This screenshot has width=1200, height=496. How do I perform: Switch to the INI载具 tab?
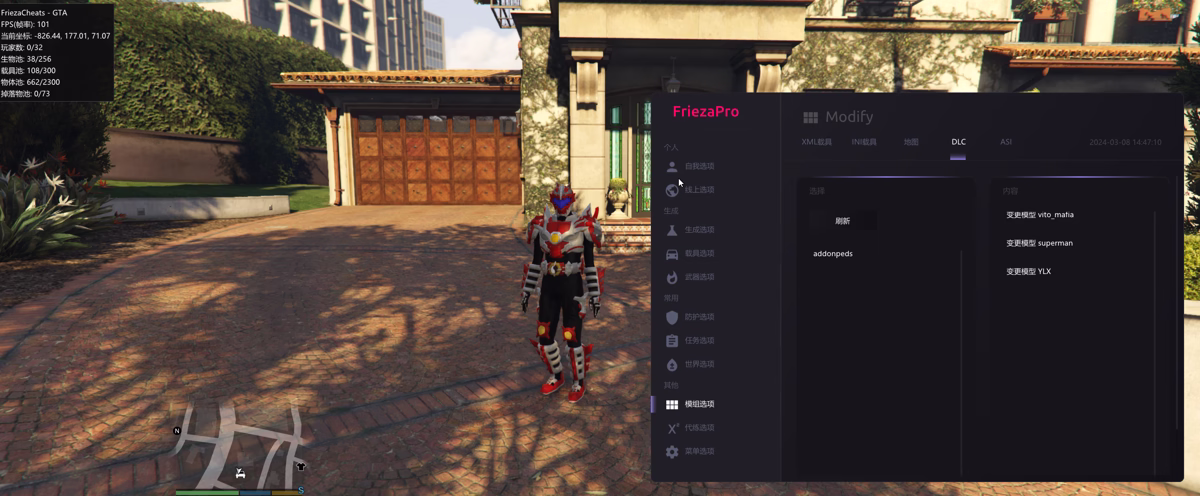pos(864,142)
